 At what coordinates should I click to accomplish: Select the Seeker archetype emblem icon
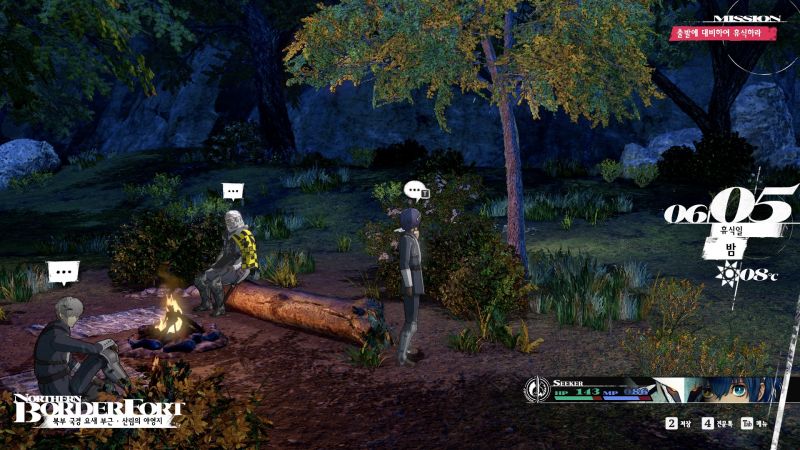click(x=539, y=389)
